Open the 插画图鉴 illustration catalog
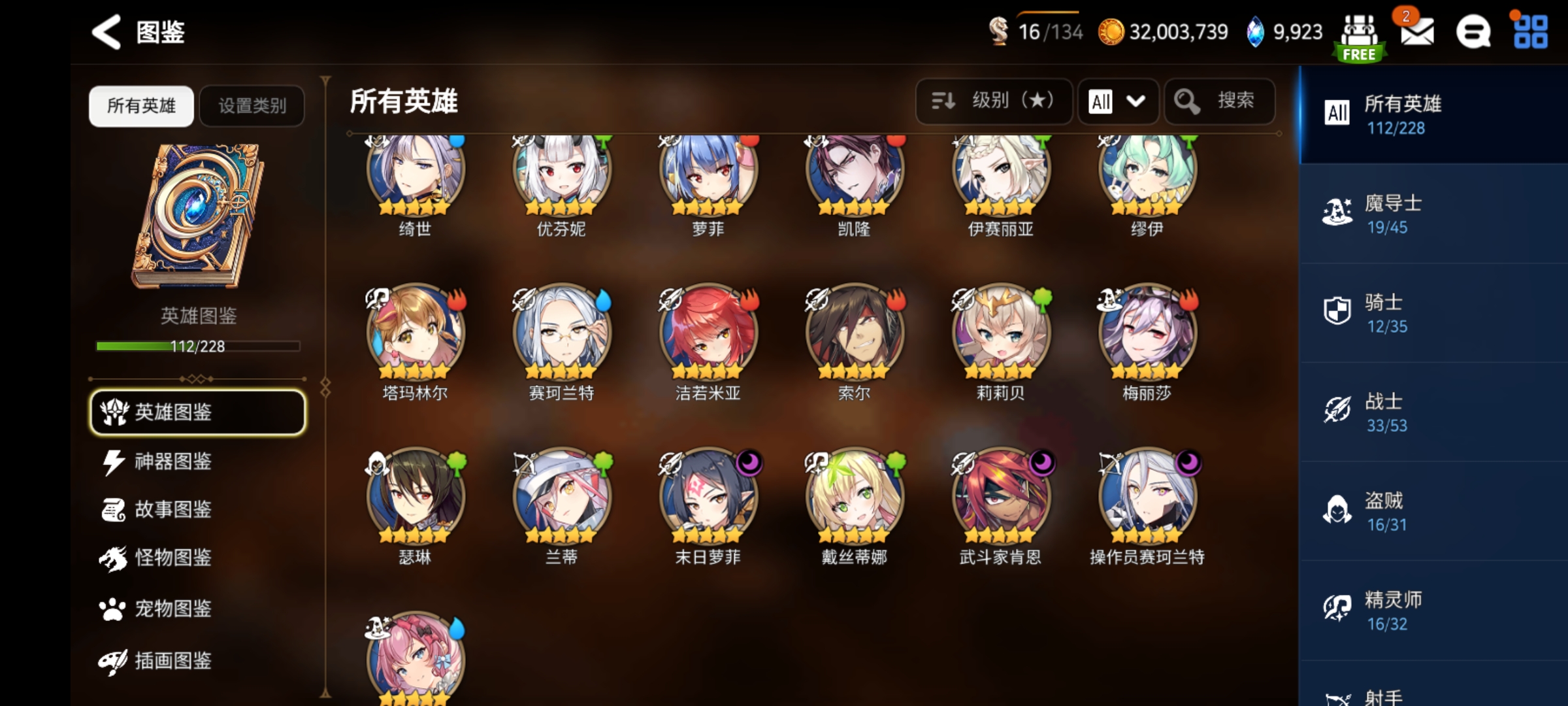The width and height of the screenshot is (1568, 706). pos(172,661)
